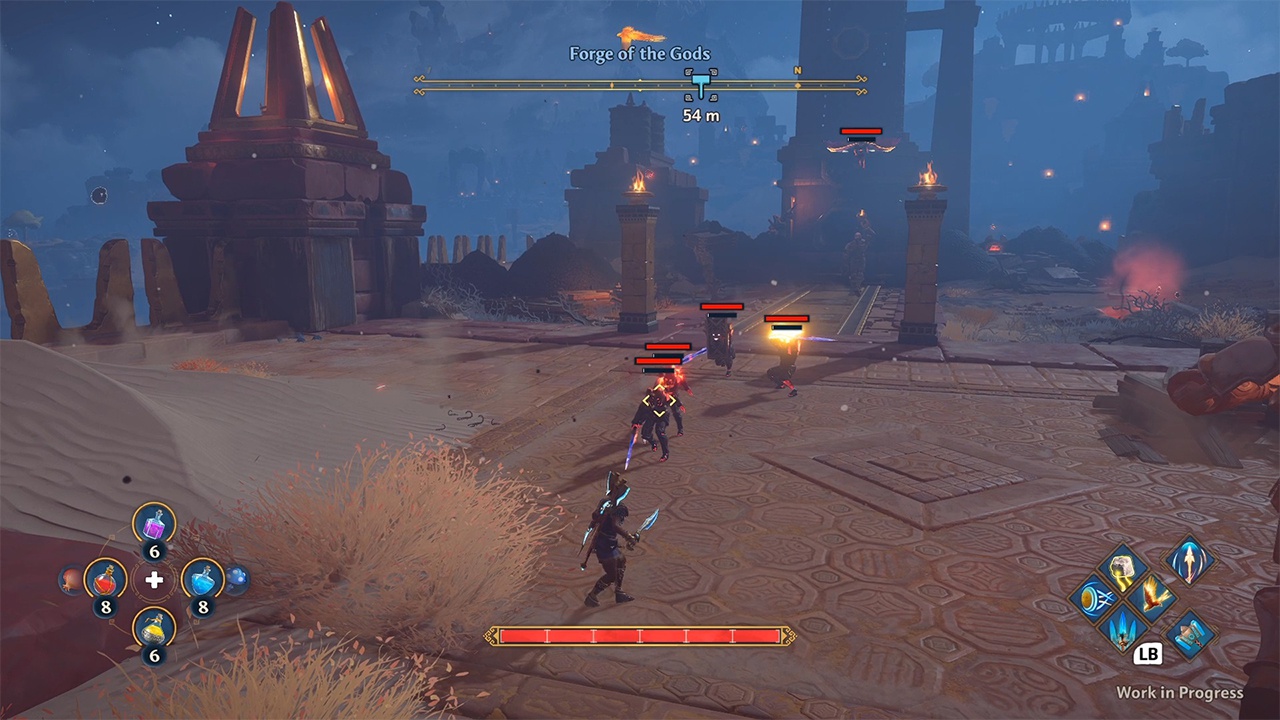The image size is (1280, 720).
Task: Use the red health potion
Action: 105,579
